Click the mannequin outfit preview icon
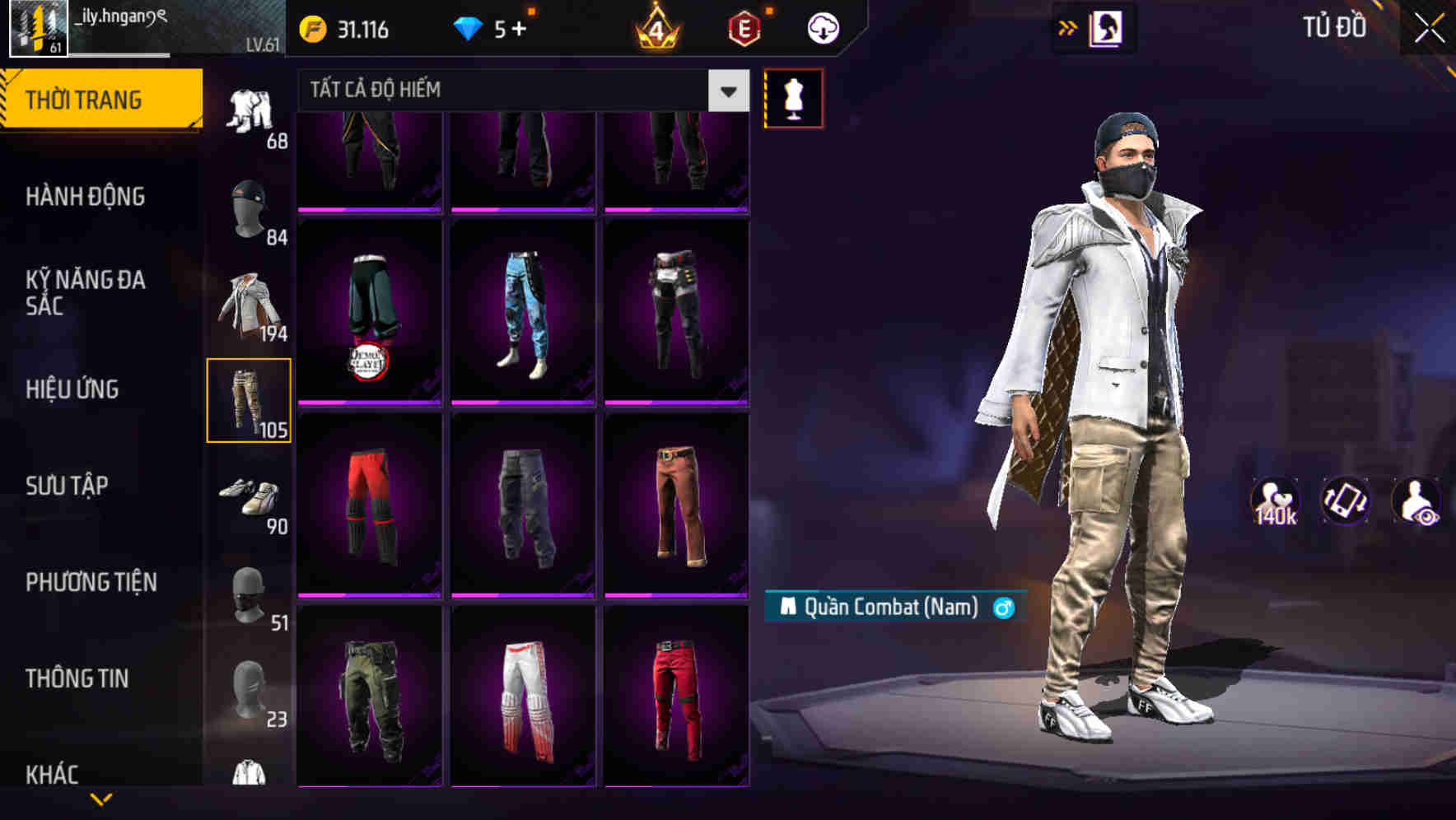Viewport: 1456px width, 820px height. coord(792,98)
